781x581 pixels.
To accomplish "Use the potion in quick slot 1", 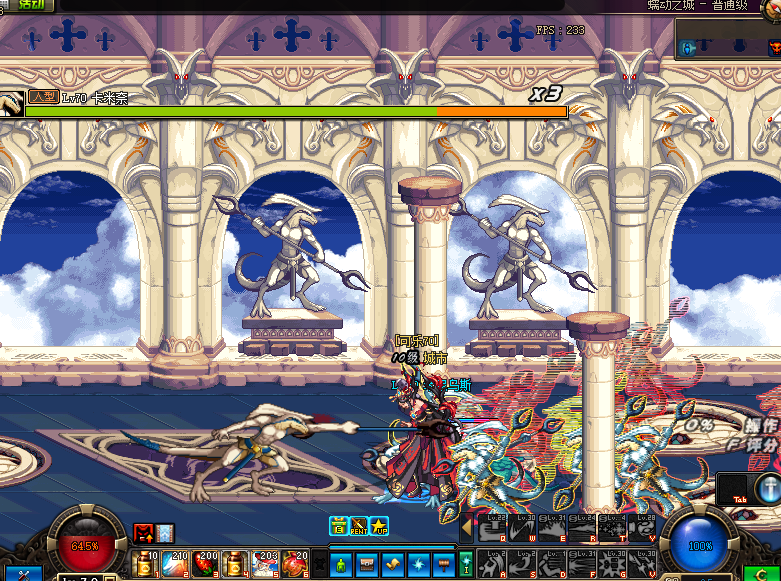I will point(144,564).
